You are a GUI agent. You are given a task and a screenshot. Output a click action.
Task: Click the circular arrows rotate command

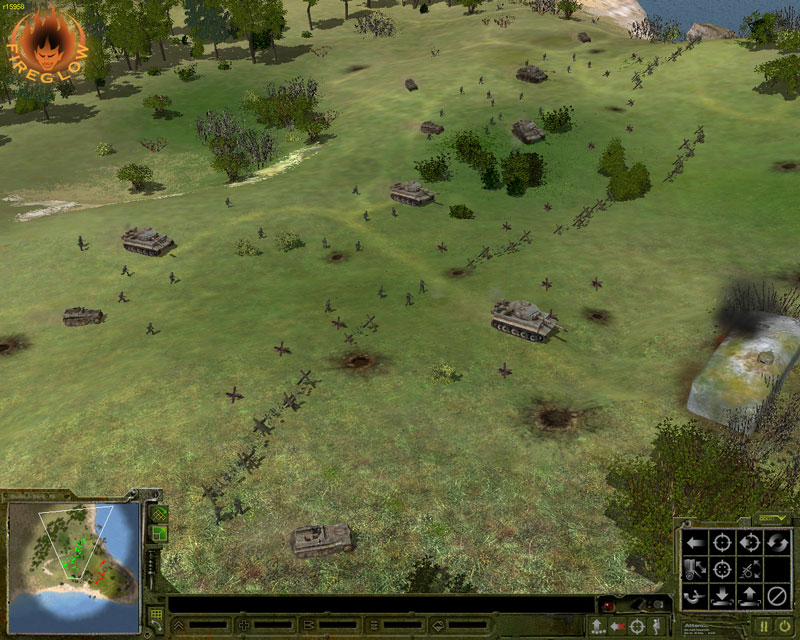[776, 543]
